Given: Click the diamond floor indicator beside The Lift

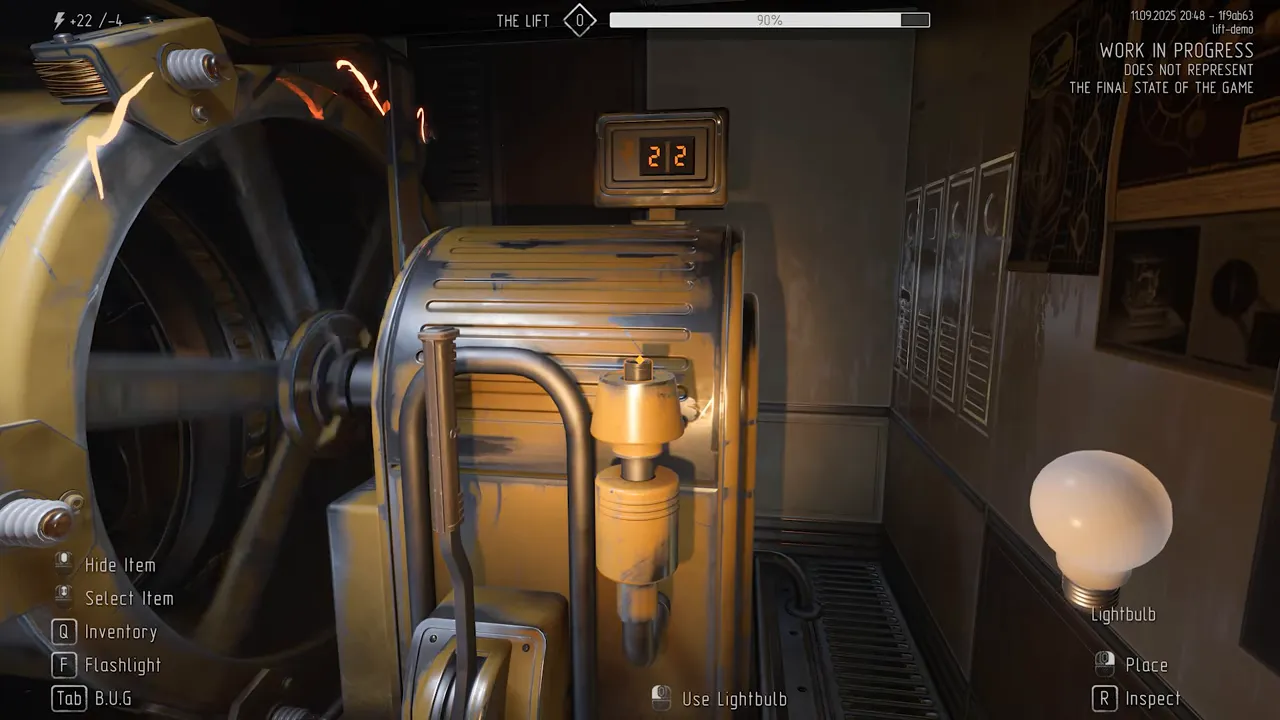Looking at the screenshot, I should (x=579, y=20).
